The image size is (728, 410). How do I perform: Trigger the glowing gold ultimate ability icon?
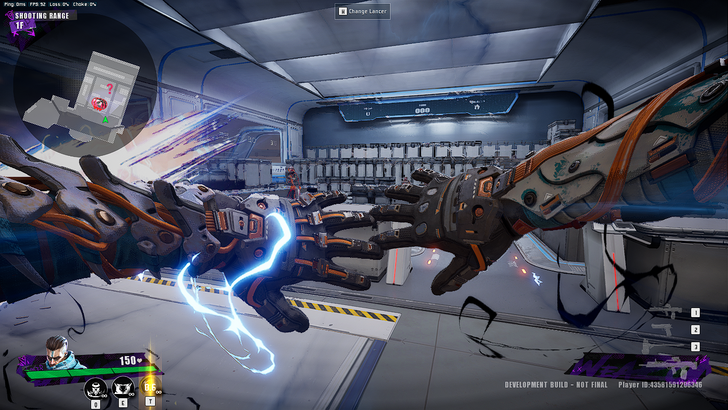coord(150,387)
